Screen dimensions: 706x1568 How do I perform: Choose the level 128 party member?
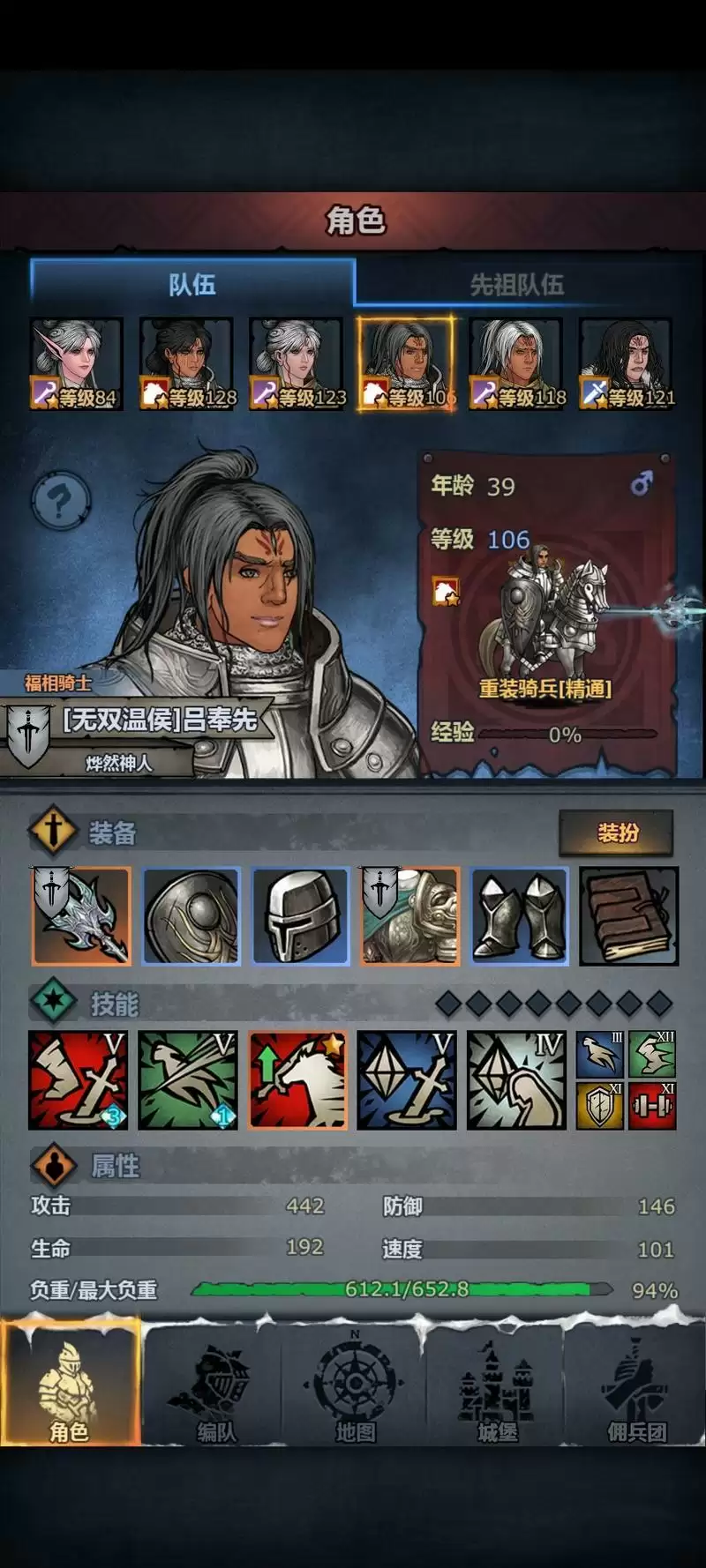pyautogui.click(x=186, y=364)
